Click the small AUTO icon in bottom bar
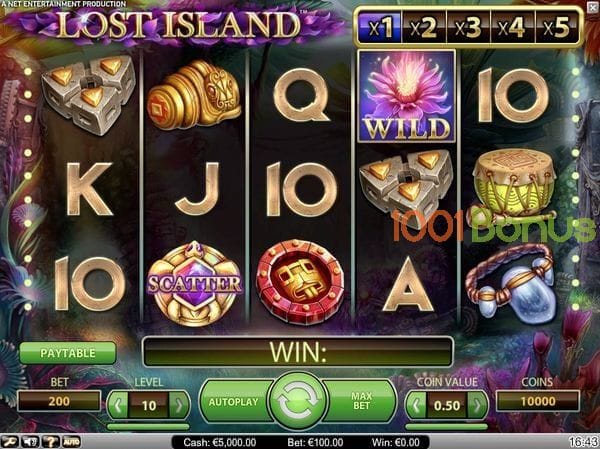The width and height of the screenshot is (600, 449). pyautogui.click(x=72, y=441)
